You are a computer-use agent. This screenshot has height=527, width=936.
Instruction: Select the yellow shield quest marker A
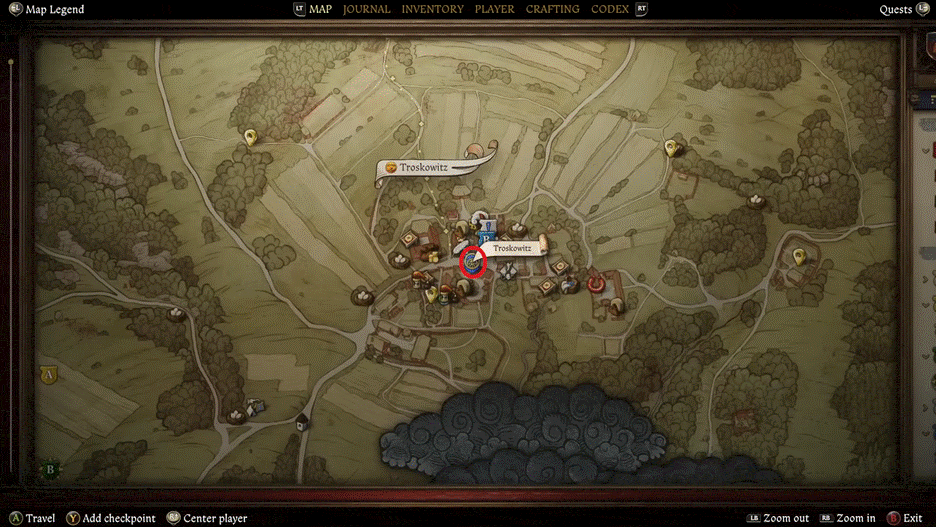coord(47,375)
